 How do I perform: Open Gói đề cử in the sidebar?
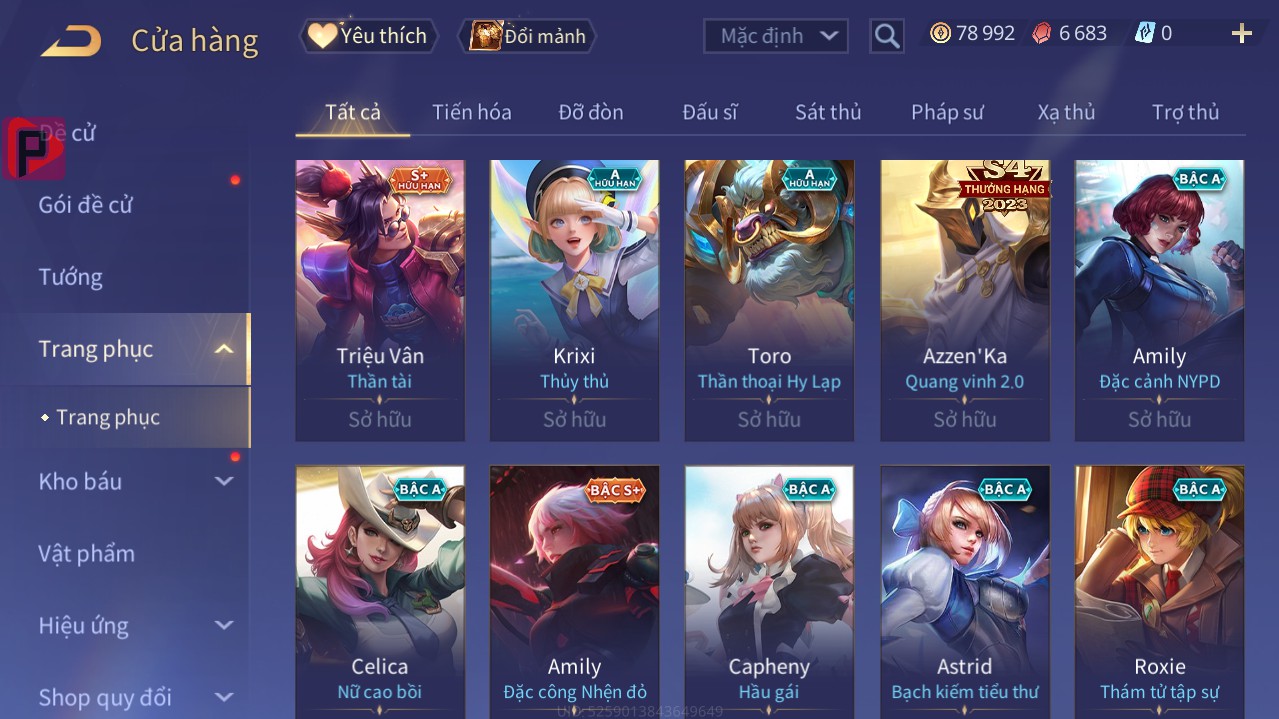point(86,205)
